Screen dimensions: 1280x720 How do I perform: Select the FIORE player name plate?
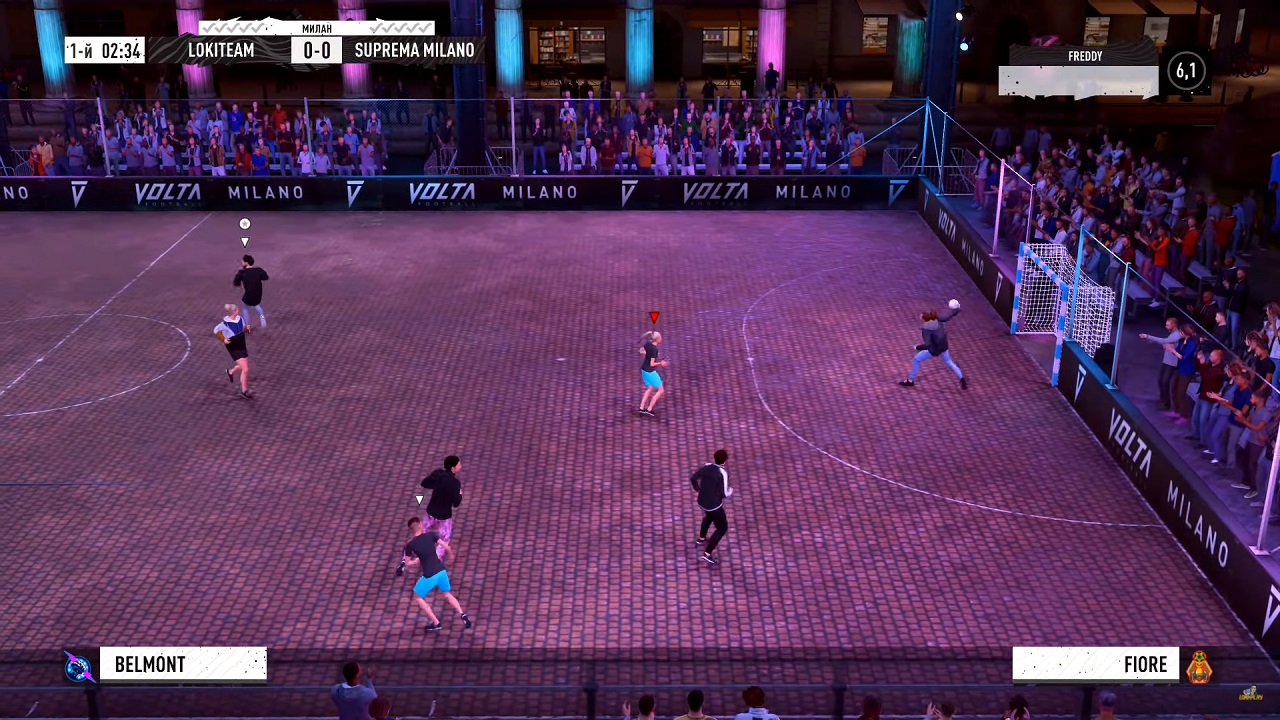tap(1096, 665)
